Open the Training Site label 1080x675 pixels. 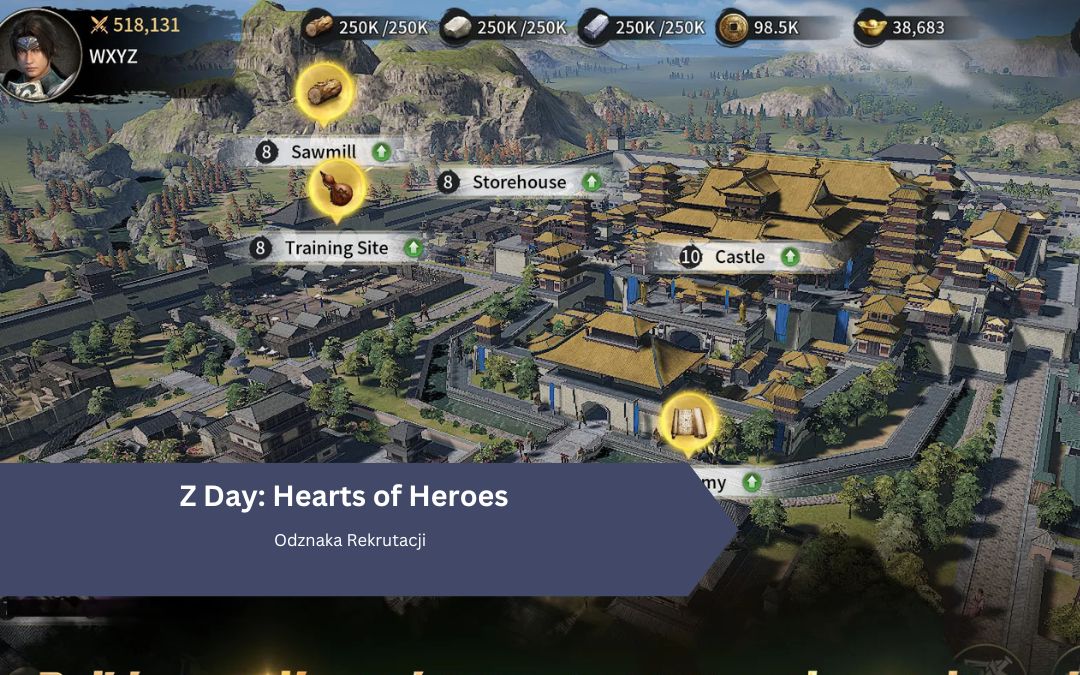(336, 247)
